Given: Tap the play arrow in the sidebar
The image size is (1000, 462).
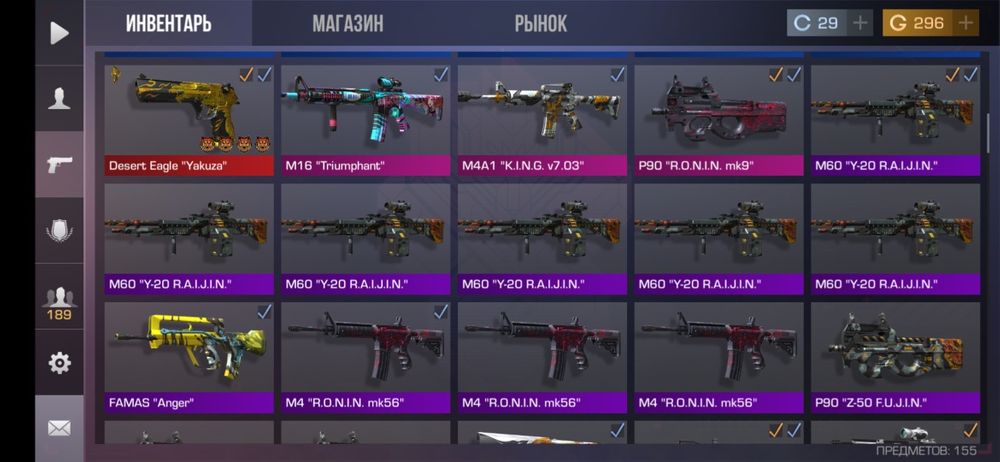Looking at the screenshot, I should point(59,33).
